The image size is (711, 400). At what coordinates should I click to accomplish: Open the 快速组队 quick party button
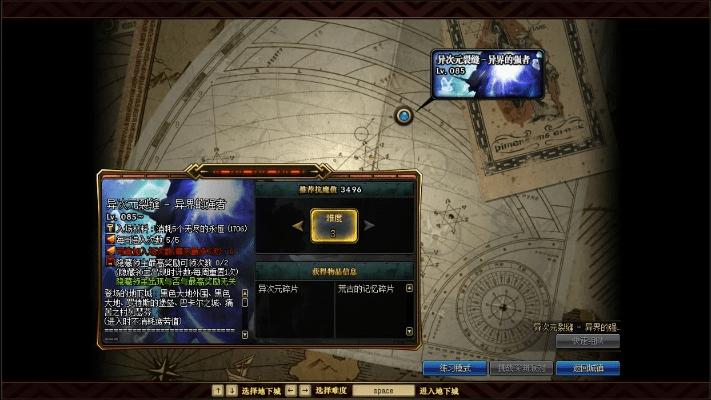588,341
